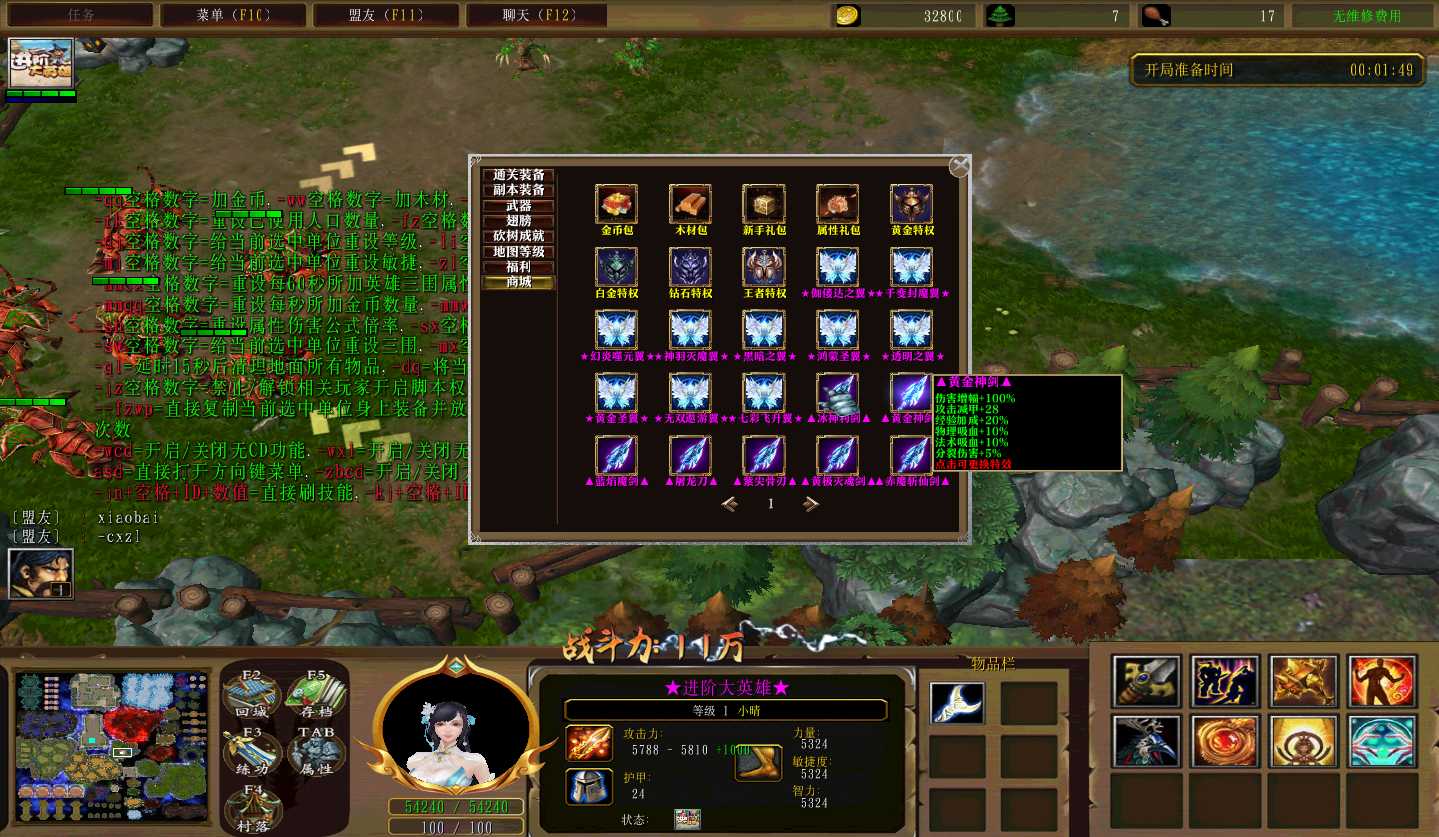
Task: Switch to the 武器 weapons tab
Action: (x=519, y=206)
